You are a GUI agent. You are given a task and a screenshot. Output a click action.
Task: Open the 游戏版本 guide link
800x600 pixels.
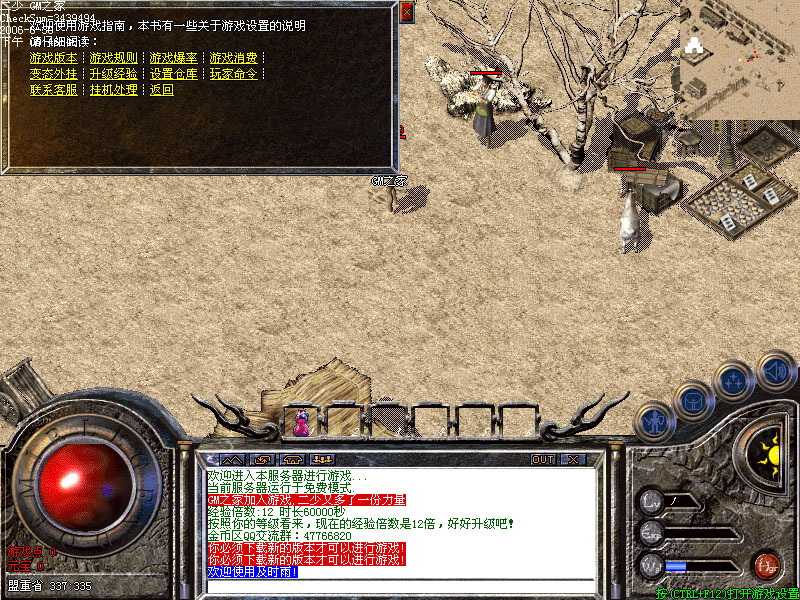(53, 58)
